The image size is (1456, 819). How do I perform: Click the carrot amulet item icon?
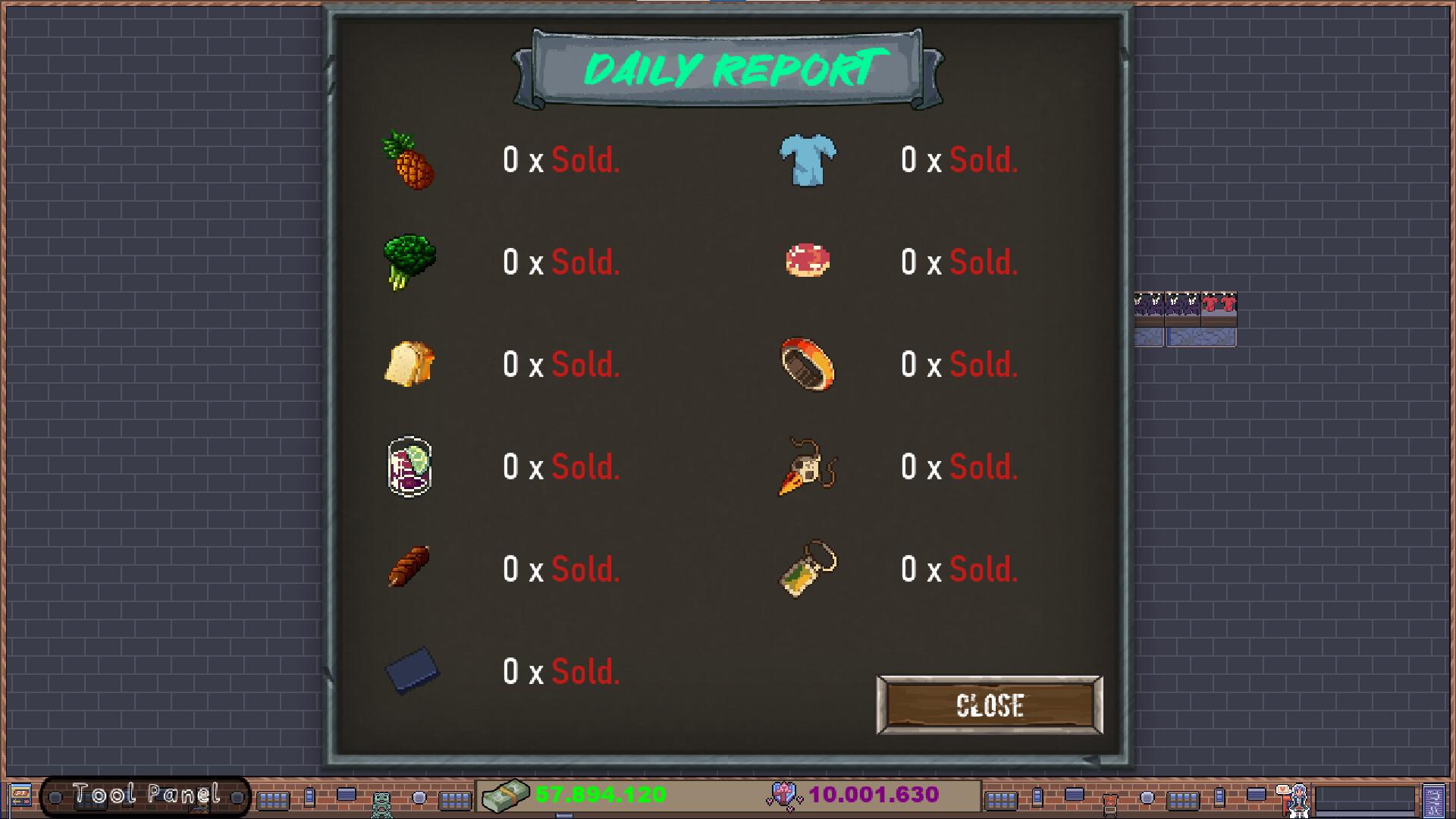[x=806, y=466]
